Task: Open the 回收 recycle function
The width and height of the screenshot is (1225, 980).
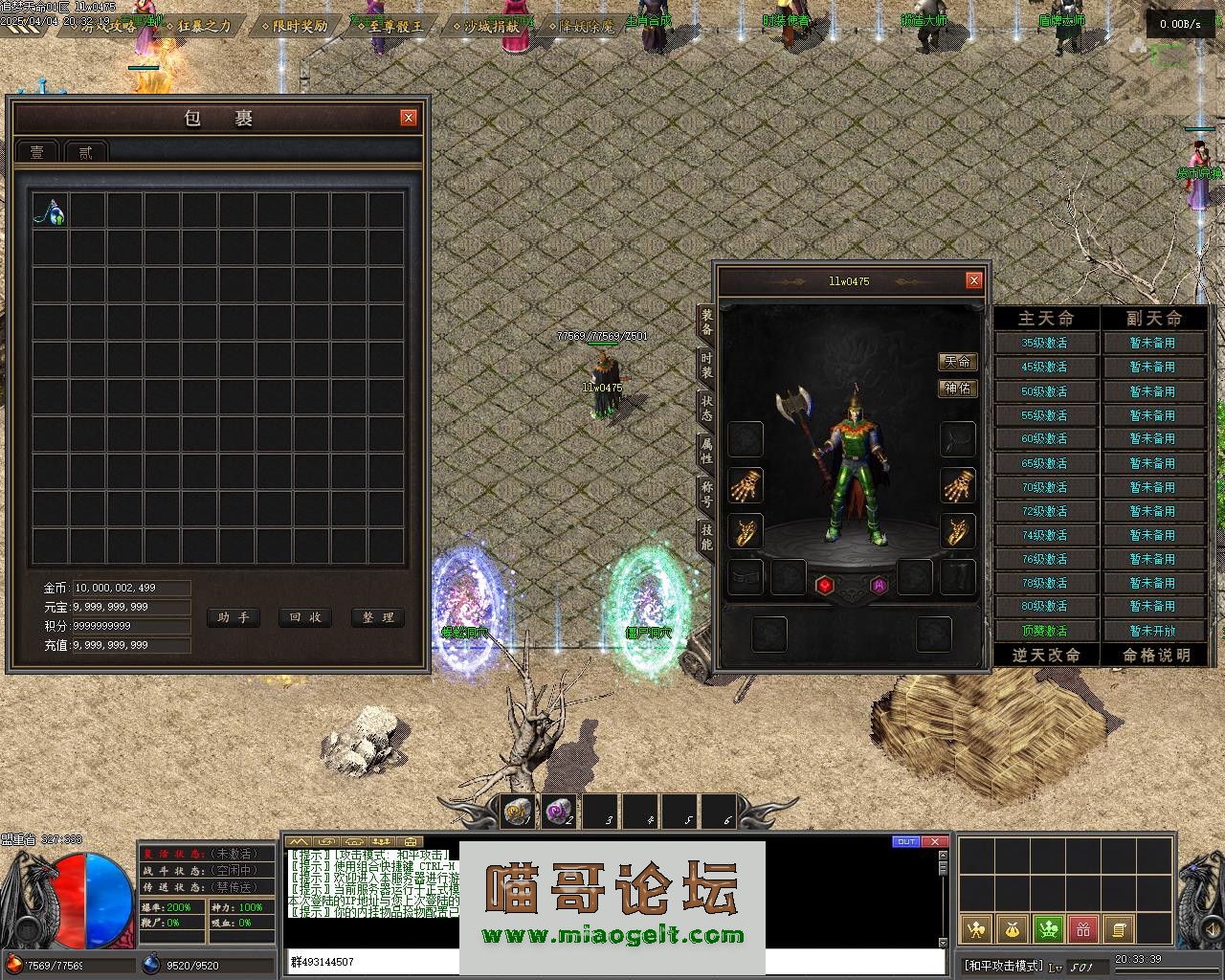Action: pyautogui.click(x=305, y=617)
